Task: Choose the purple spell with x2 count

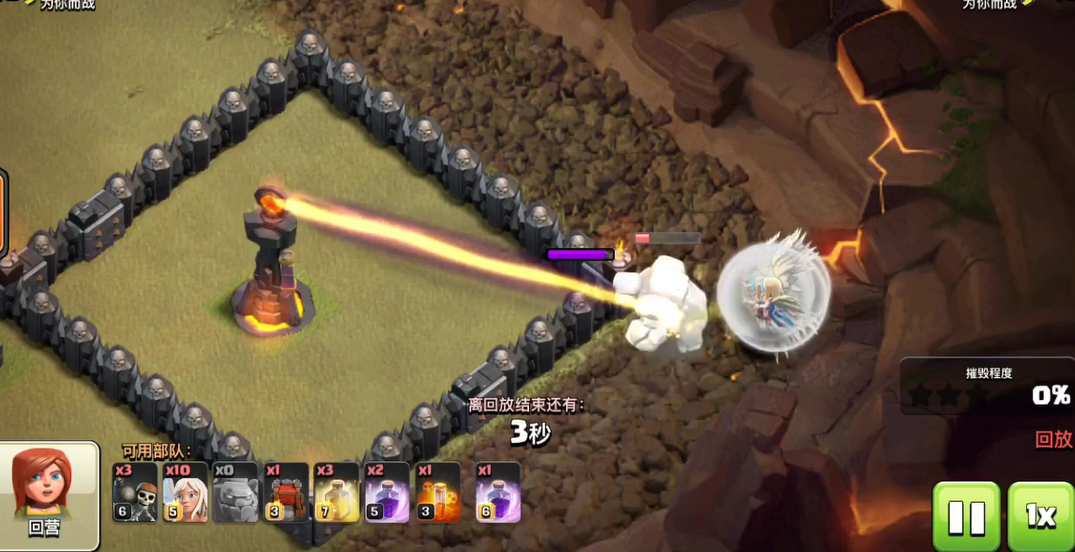Action: tap(387, 492)
